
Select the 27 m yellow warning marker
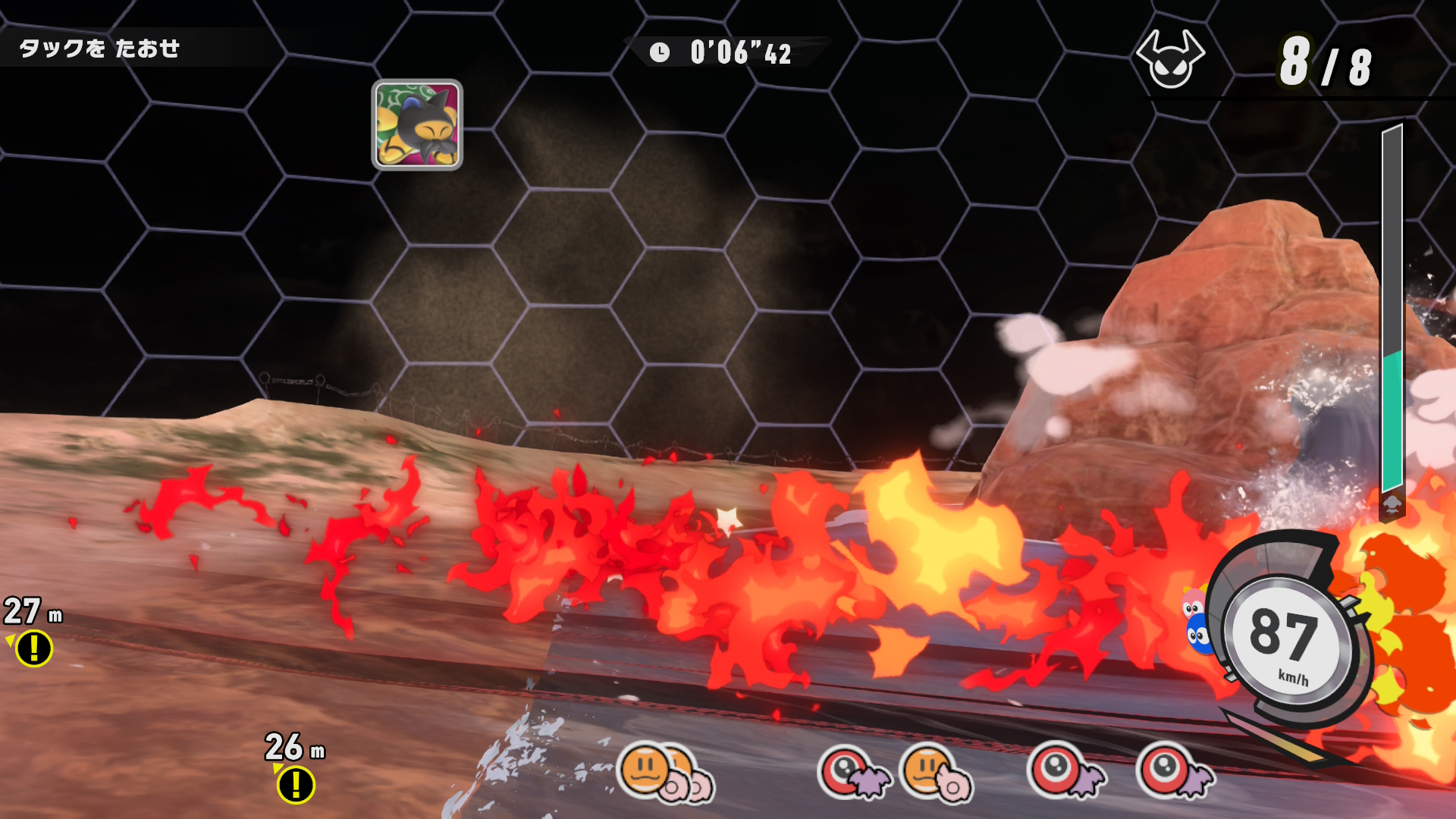(x=34, y=648)
